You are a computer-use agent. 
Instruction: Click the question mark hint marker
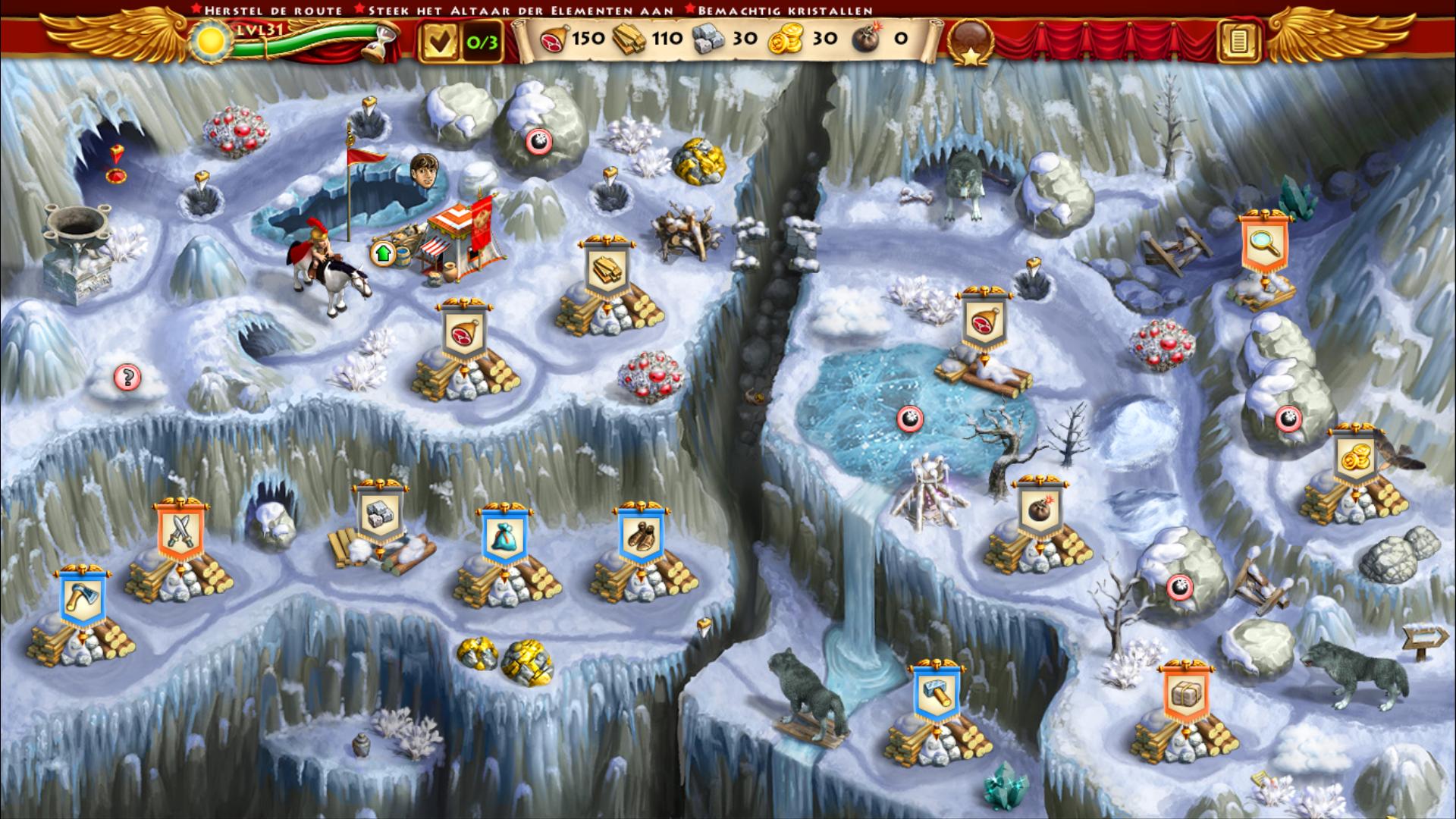tap(127, 377)
